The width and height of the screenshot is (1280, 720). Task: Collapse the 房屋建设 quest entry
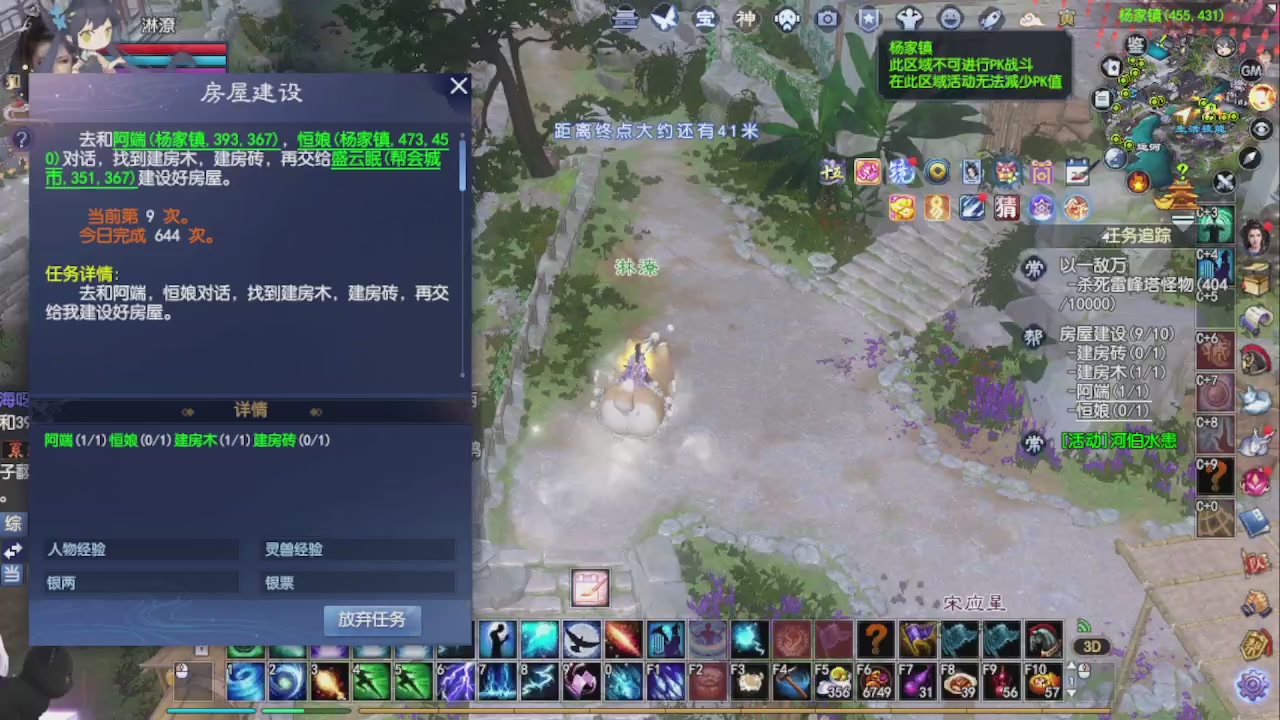click(x=1115, y=335)
